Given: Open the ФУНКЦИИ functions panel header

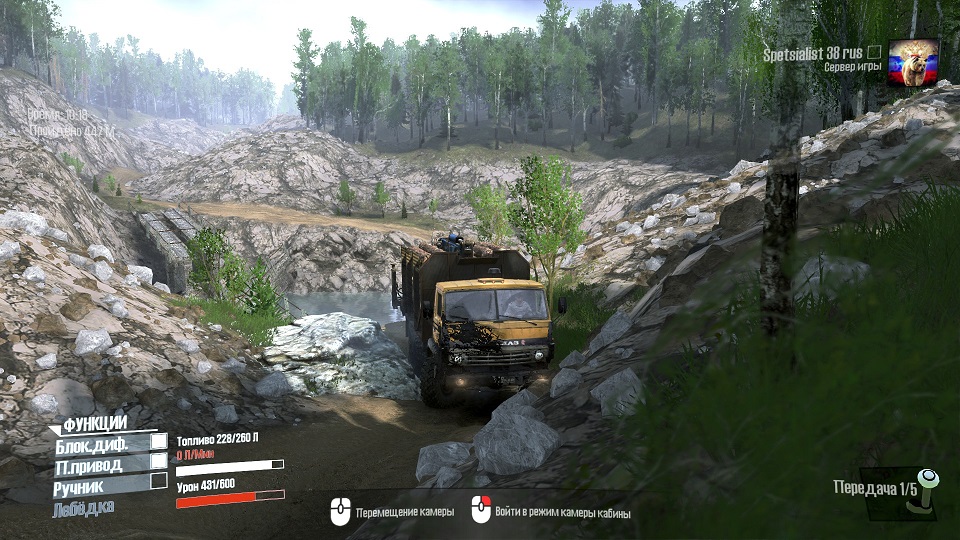Looking at the screenshot, I should (94, 422).
